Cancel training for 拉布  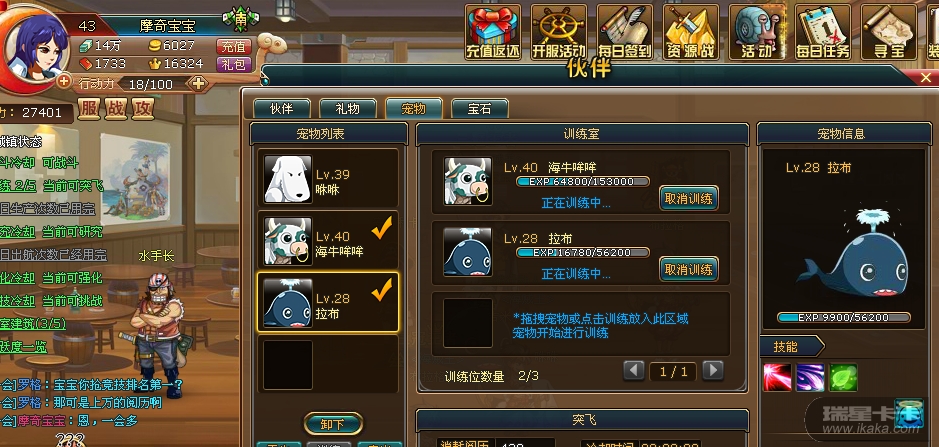[x=689, y=268]
